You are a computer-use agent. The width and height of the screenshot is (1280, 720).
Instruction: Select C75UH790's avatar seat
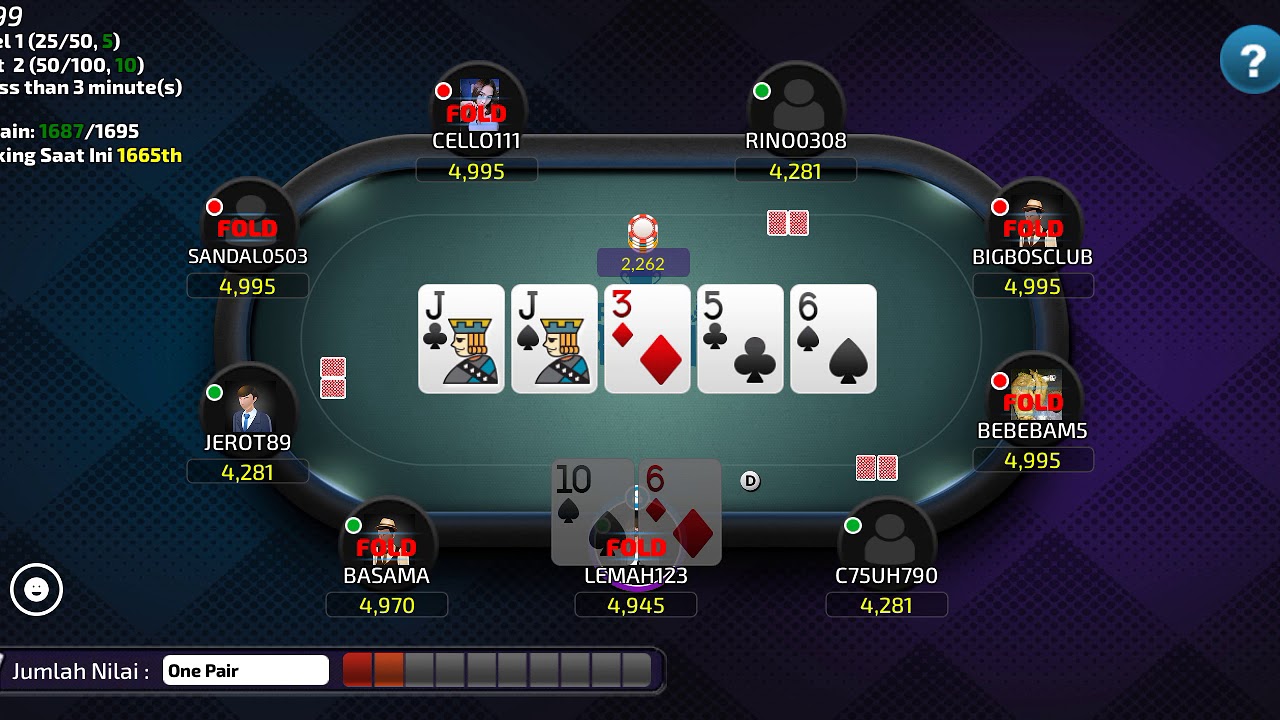pos(887,541)
